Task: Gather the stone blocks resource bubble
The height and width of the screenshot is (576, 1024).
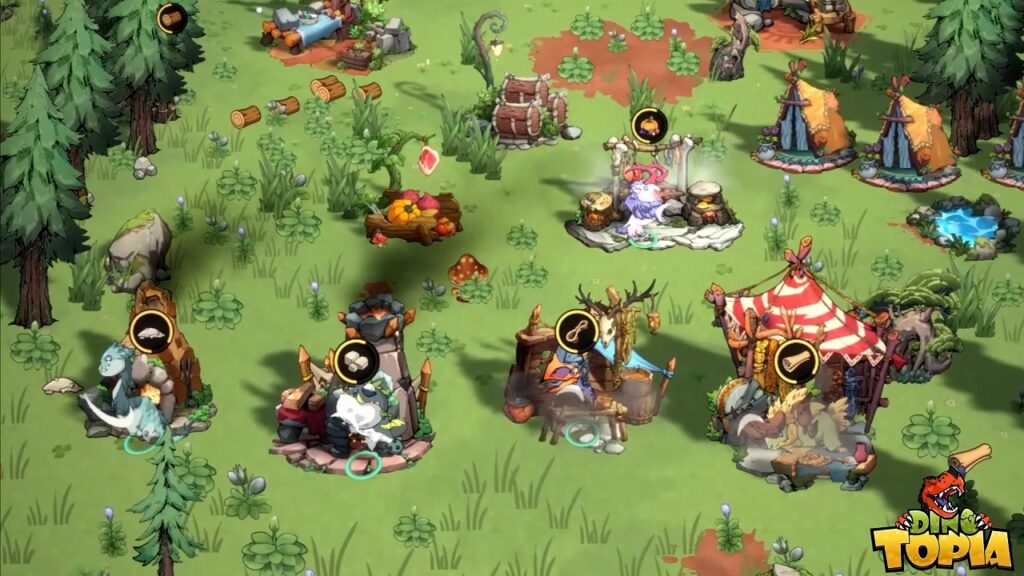Action: (355, 361)
